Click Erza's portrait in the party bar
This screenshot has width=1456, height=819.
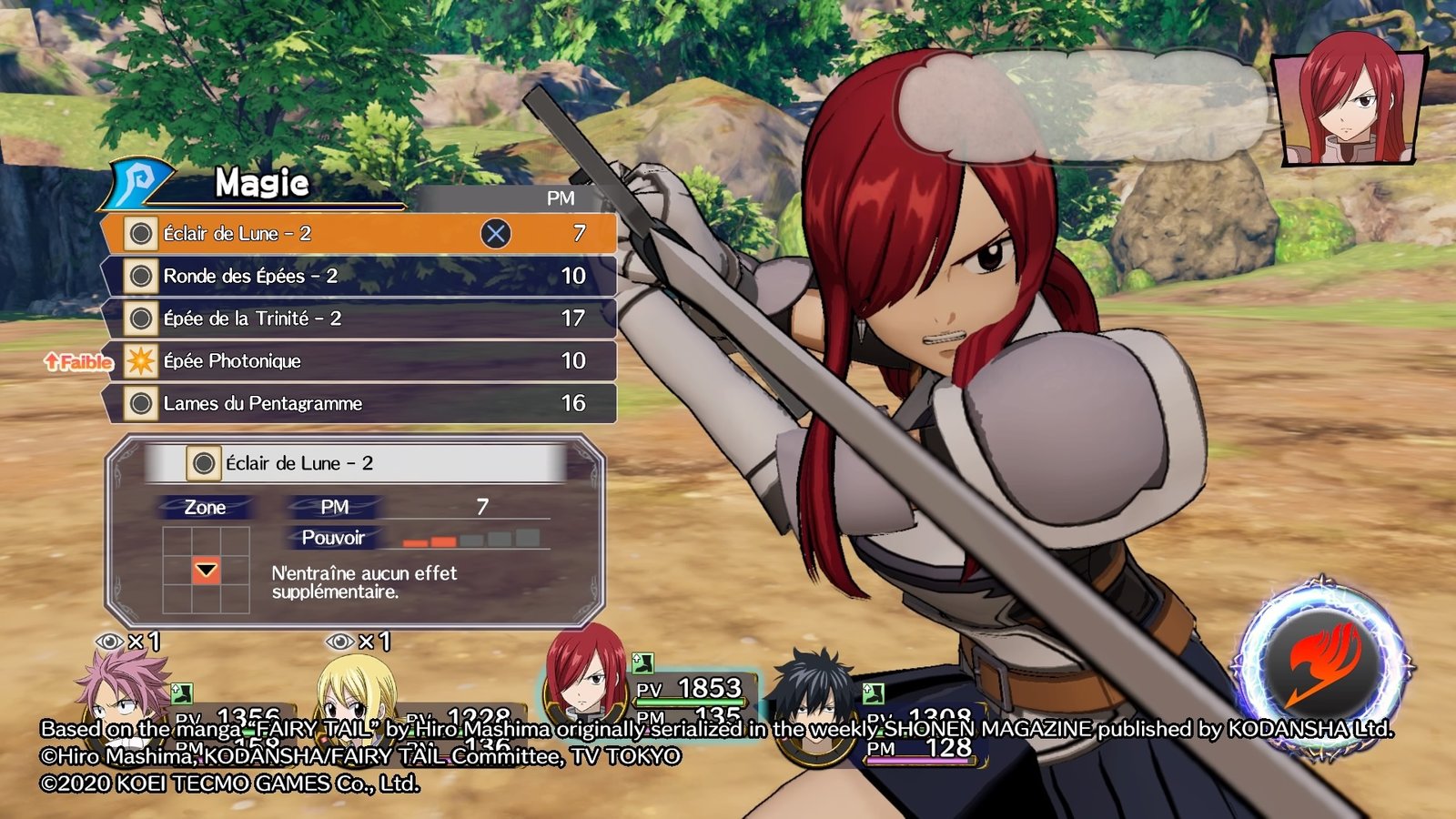pos(585,673)
